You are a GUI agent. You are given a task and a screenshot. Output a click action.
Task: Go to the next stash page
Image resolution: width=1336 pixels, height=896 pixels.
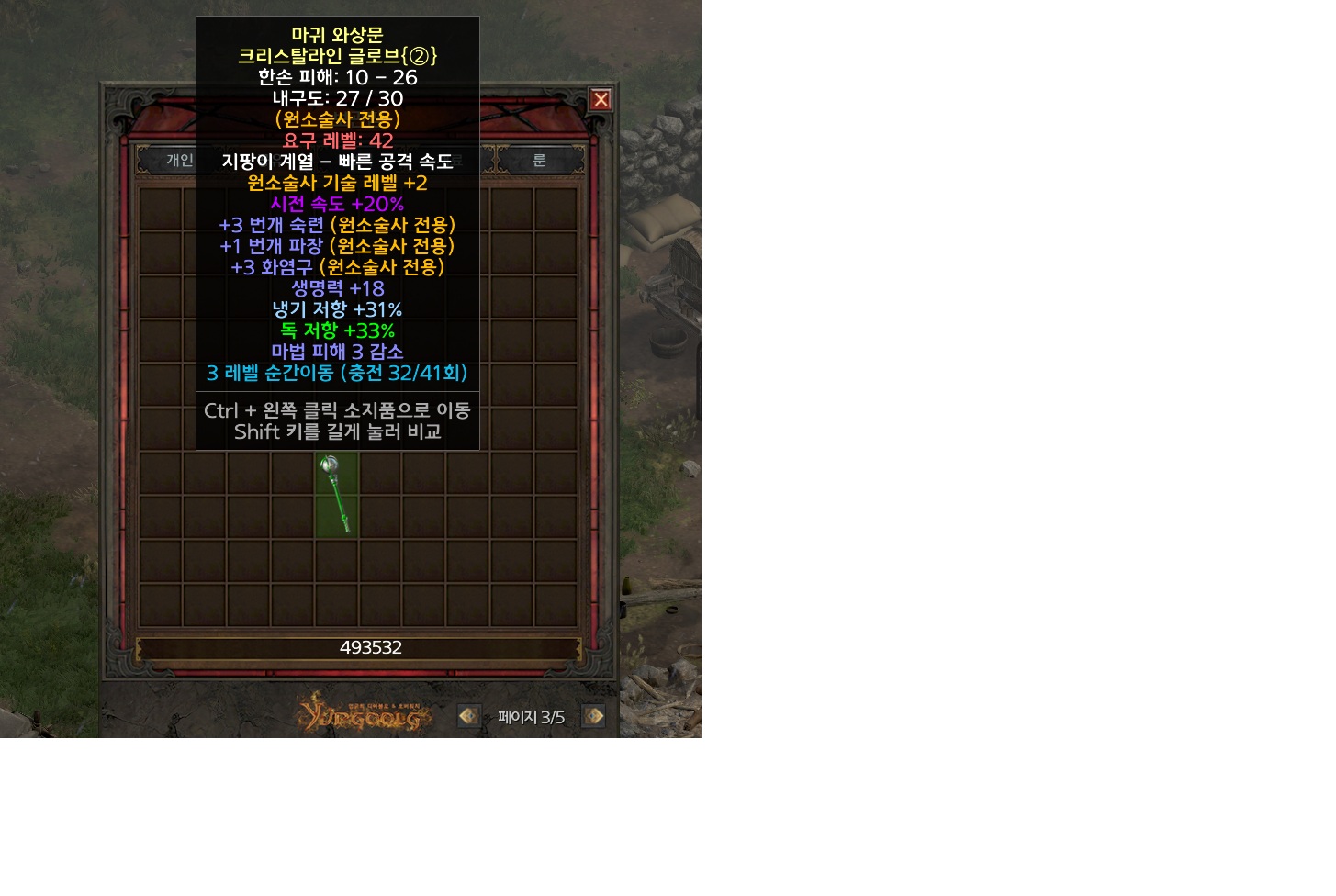pos(594,716)
